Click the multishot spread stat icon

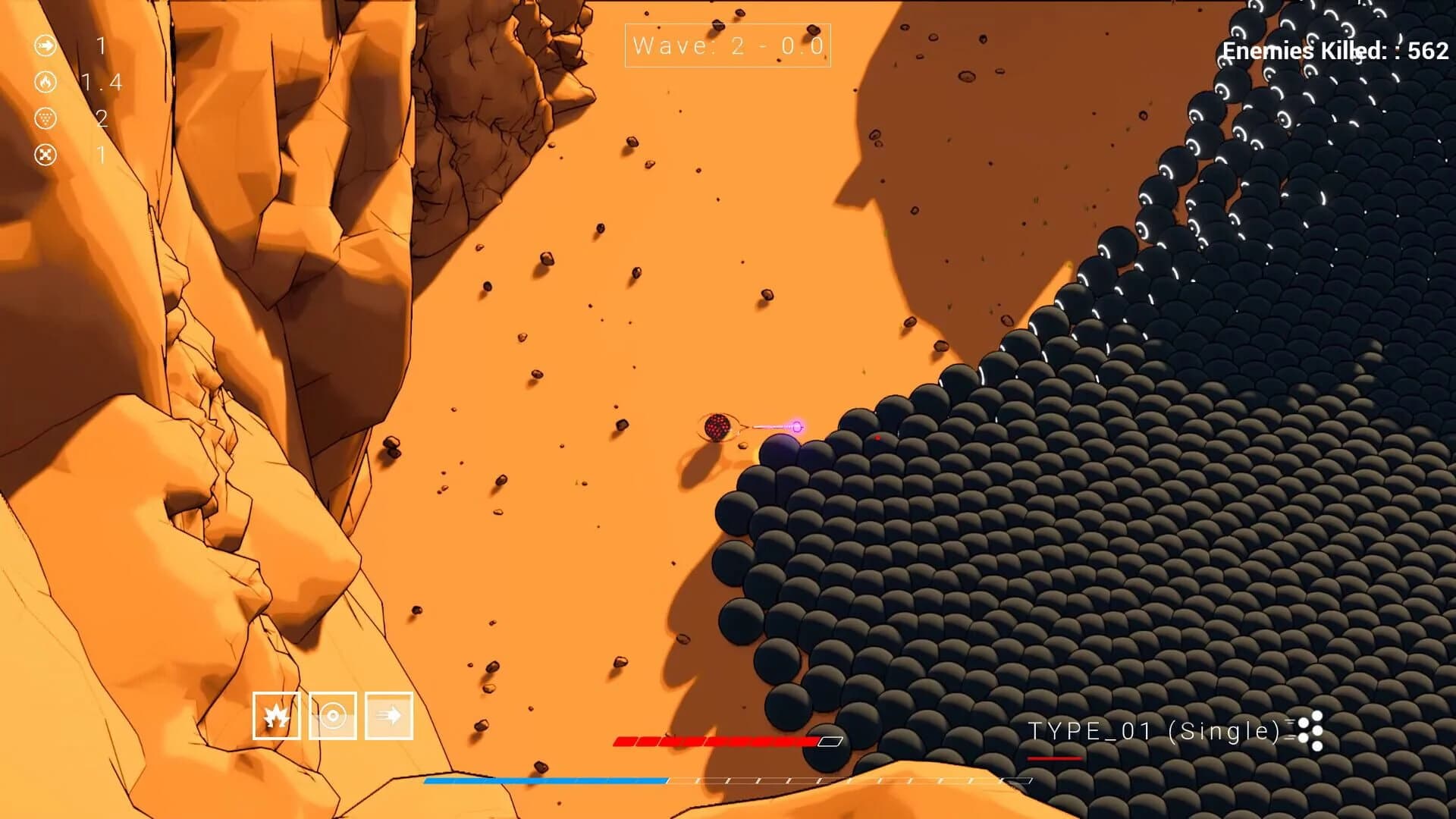pyautogui.click(x=45, y=118)
